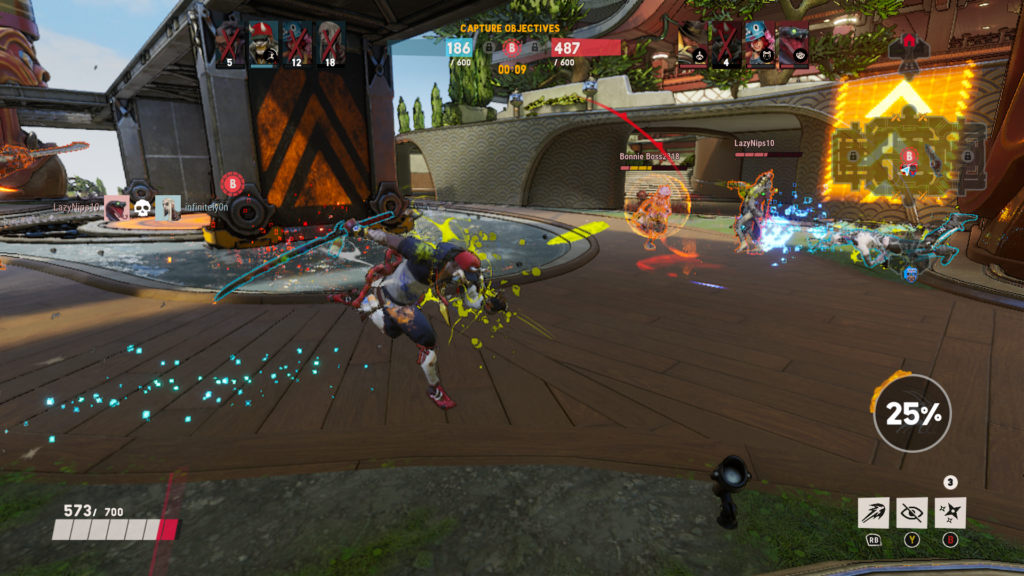Select objective B marker on the minimap
Viewport: 1024px width, 576px height.
[x=909, y=155]
